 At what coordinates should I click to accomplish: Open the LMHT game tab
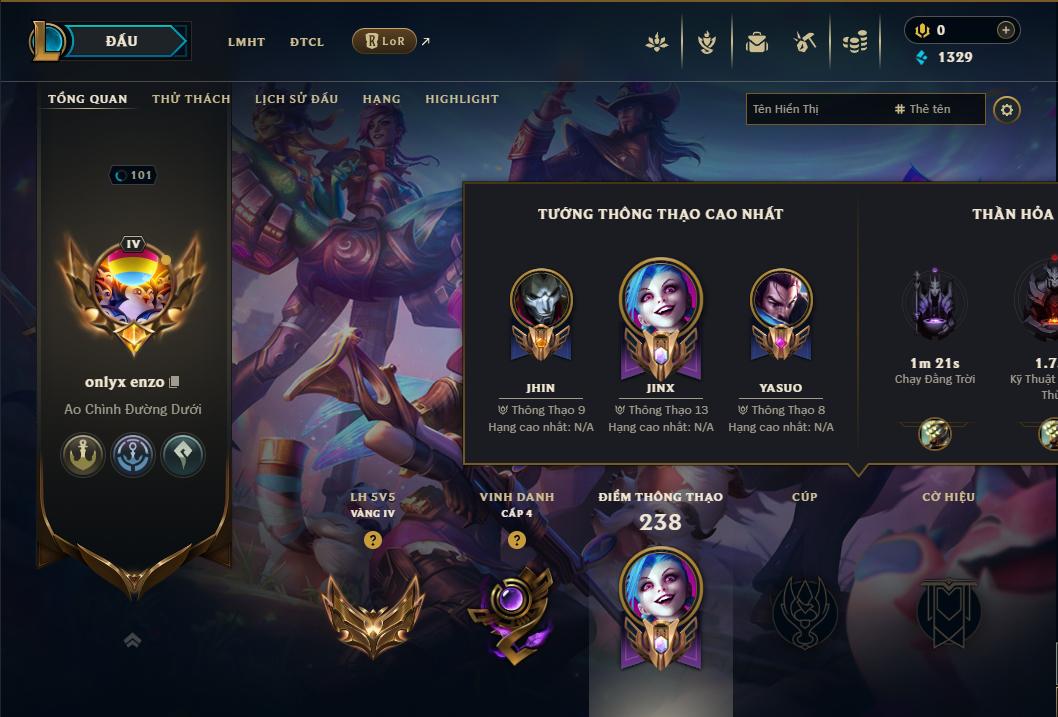point(246,42)
